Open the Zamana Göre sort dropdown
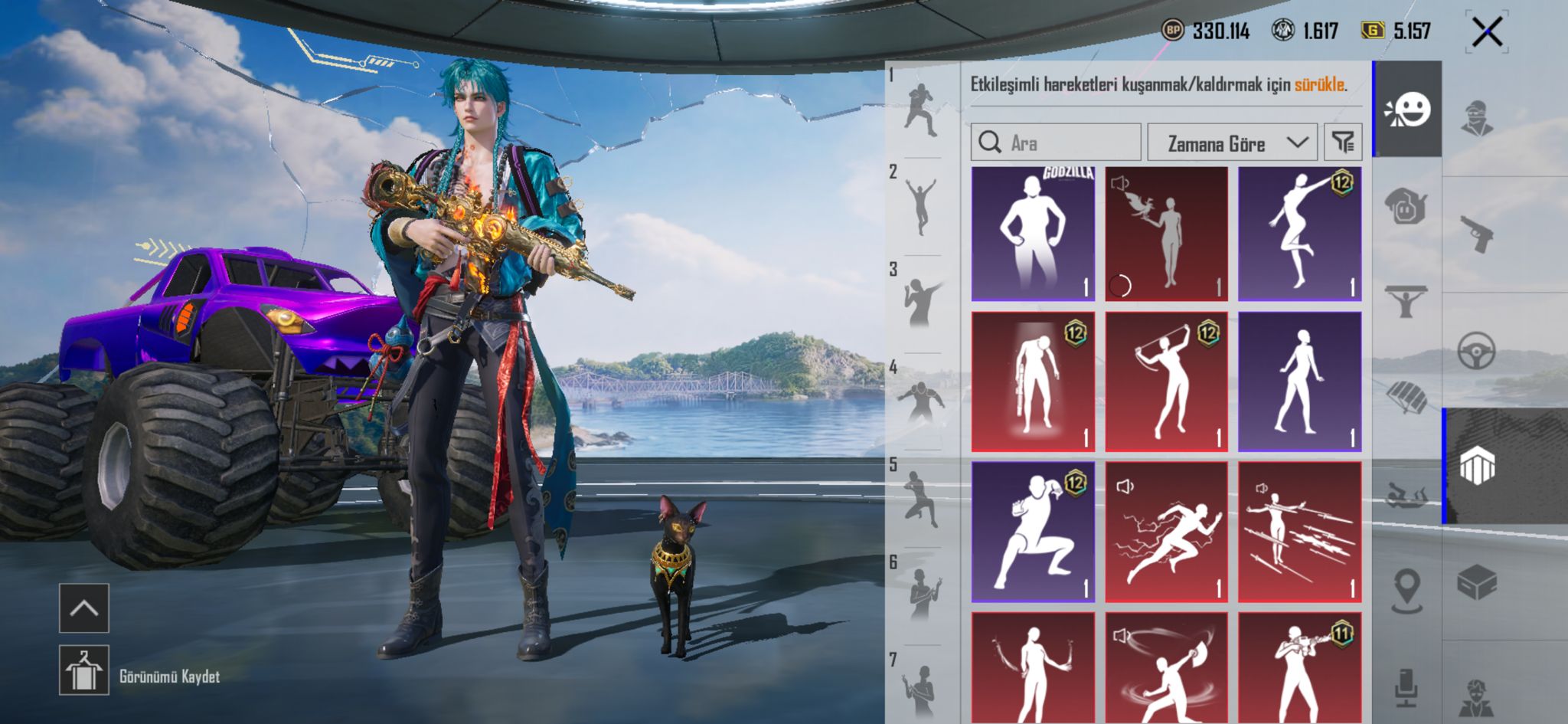The width and height of the screenshot is (1568, 724). [x=1232, y=143]
